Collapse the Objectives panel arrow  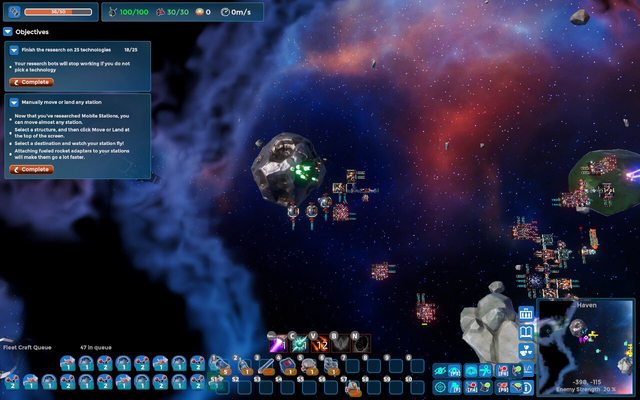click(x=8, y=32)
